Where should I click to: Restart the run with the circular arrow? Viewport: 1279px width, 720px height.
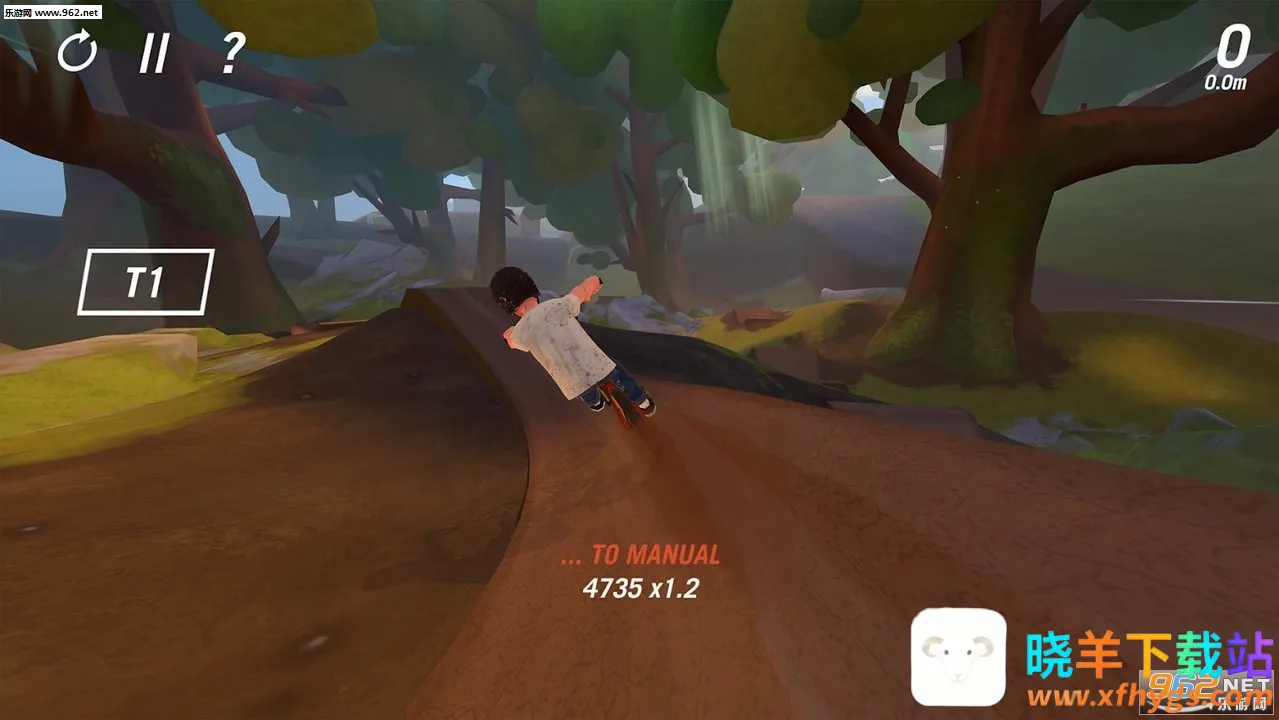click(x=76, y=51)
